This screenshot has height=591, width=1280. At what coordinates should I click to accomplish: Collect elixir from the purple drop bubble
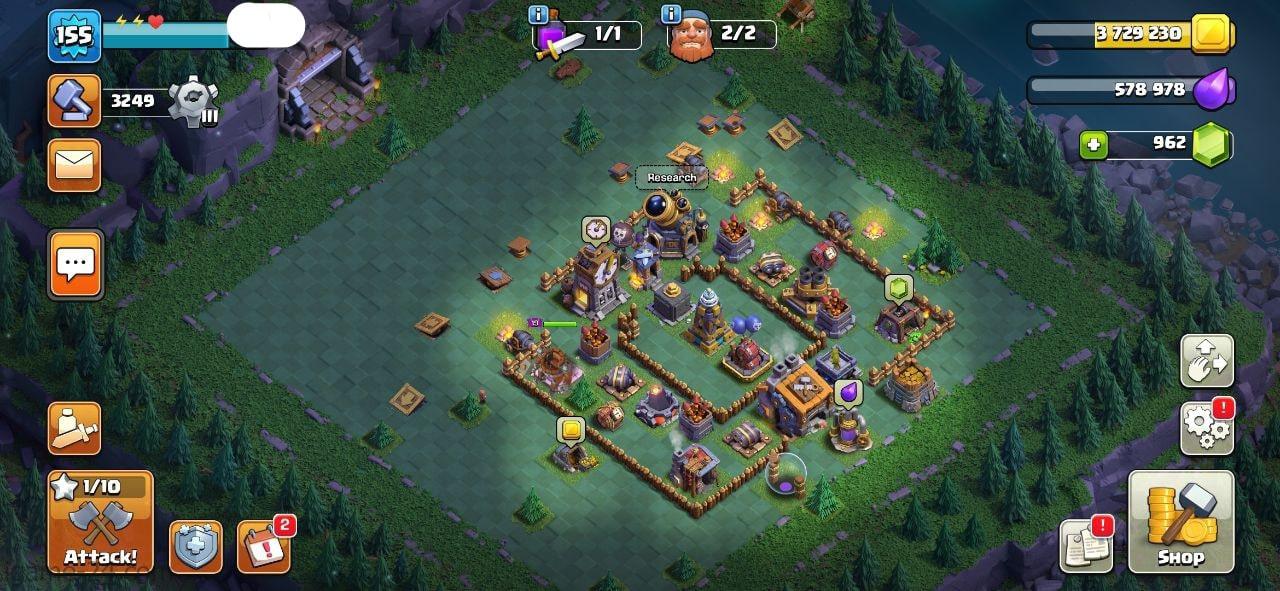848,393
